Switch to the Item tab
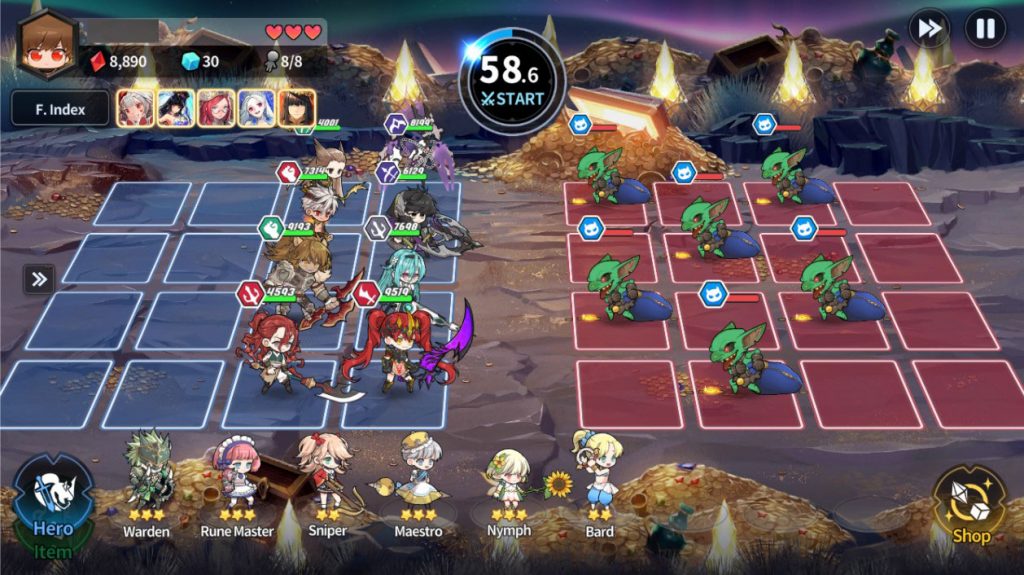The image size is (1024, 575). point(52,552)
